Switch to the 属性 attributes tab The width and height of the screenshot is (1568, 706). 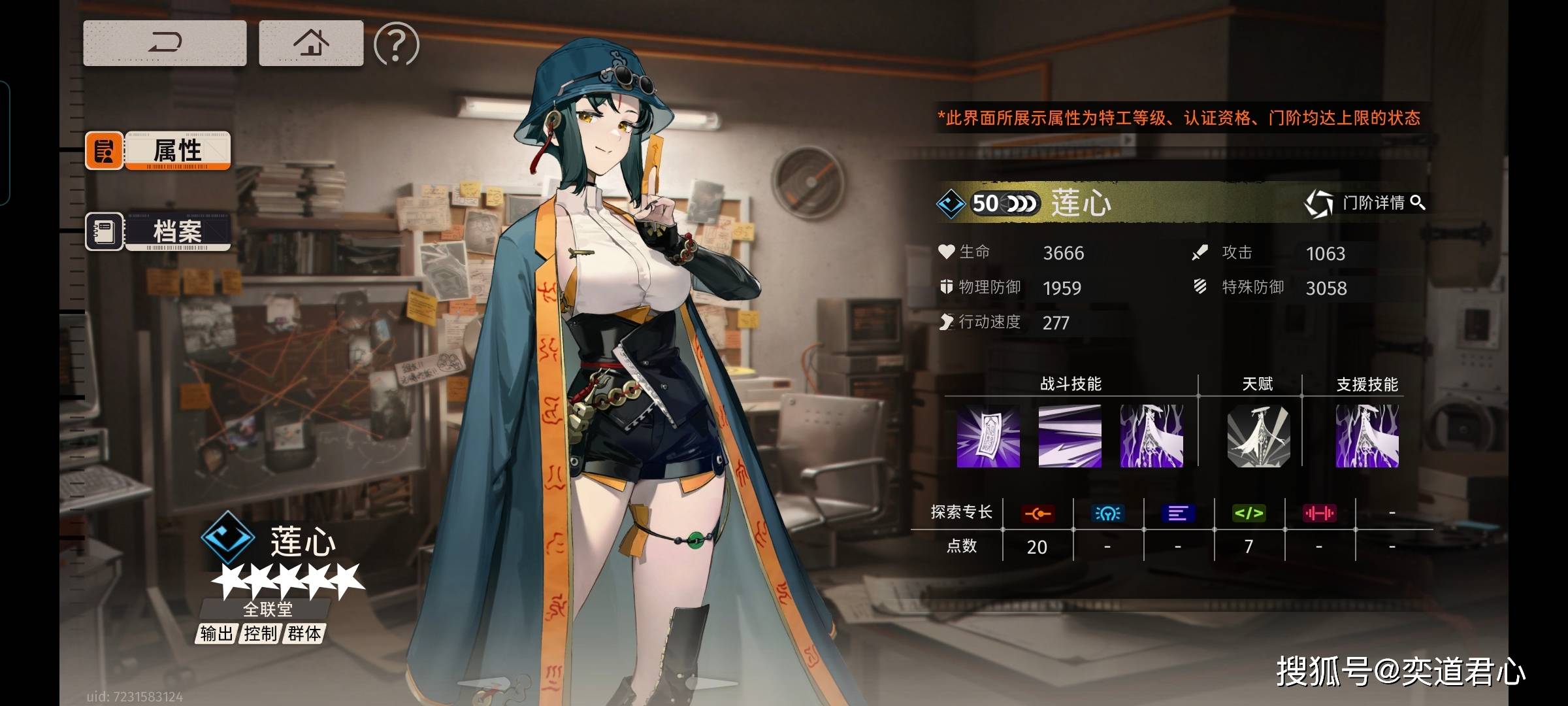pyautogui.click(x=158, y=150)
